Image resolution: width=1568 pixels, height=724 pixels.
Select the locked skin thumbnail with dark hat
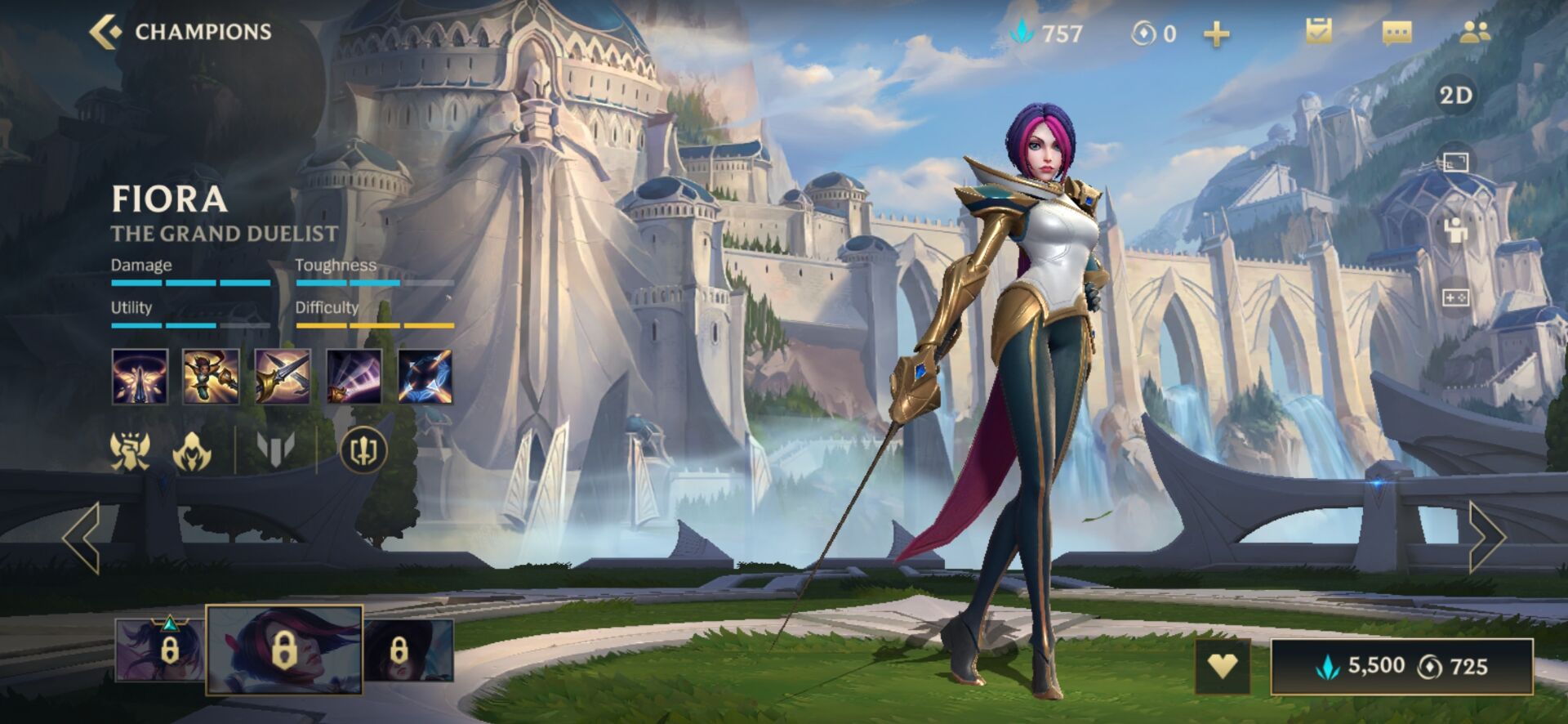(x=408, y=650)
